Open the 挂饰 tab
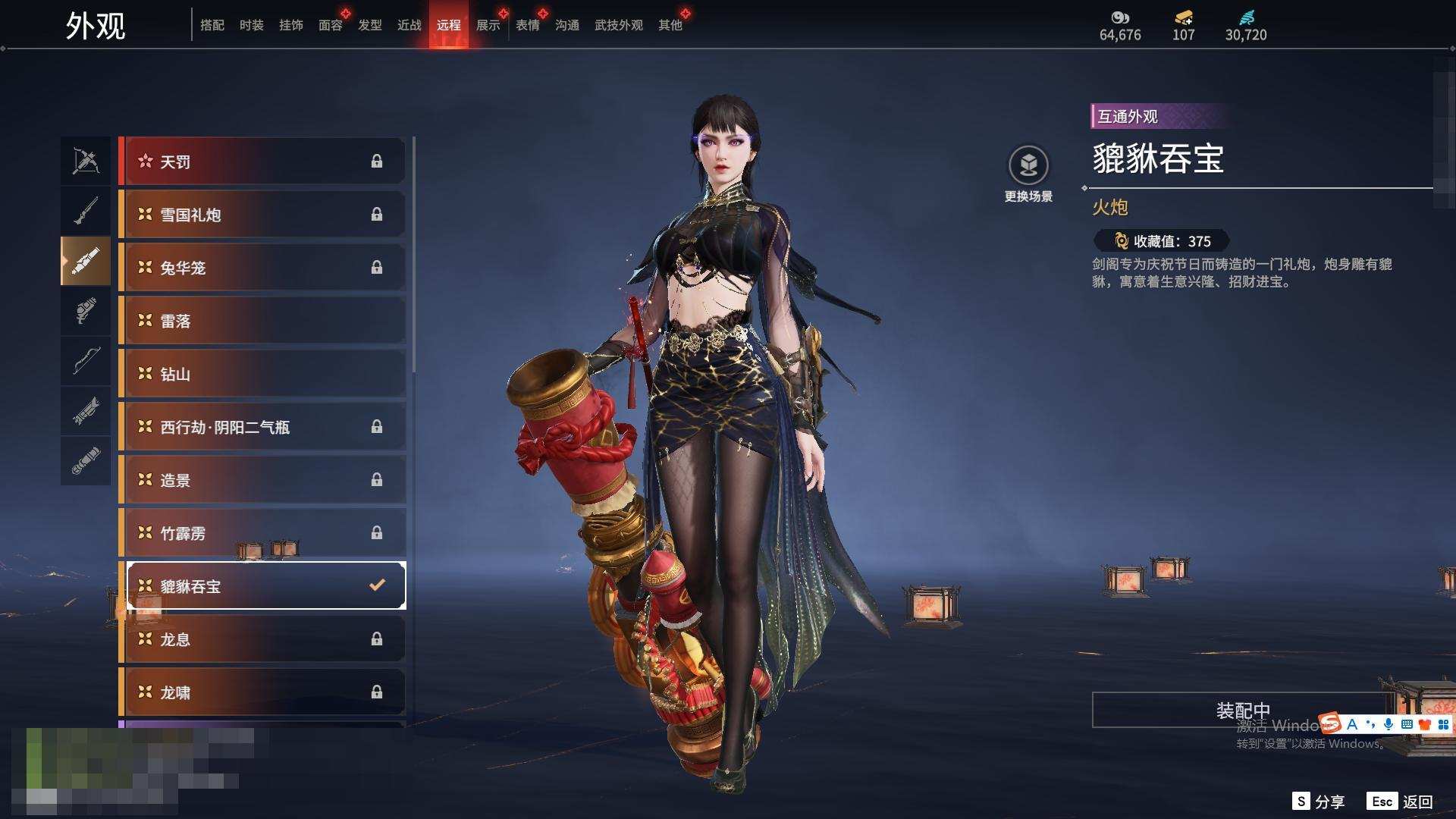Screen dimensions: 1456x819 pos(290,25)
